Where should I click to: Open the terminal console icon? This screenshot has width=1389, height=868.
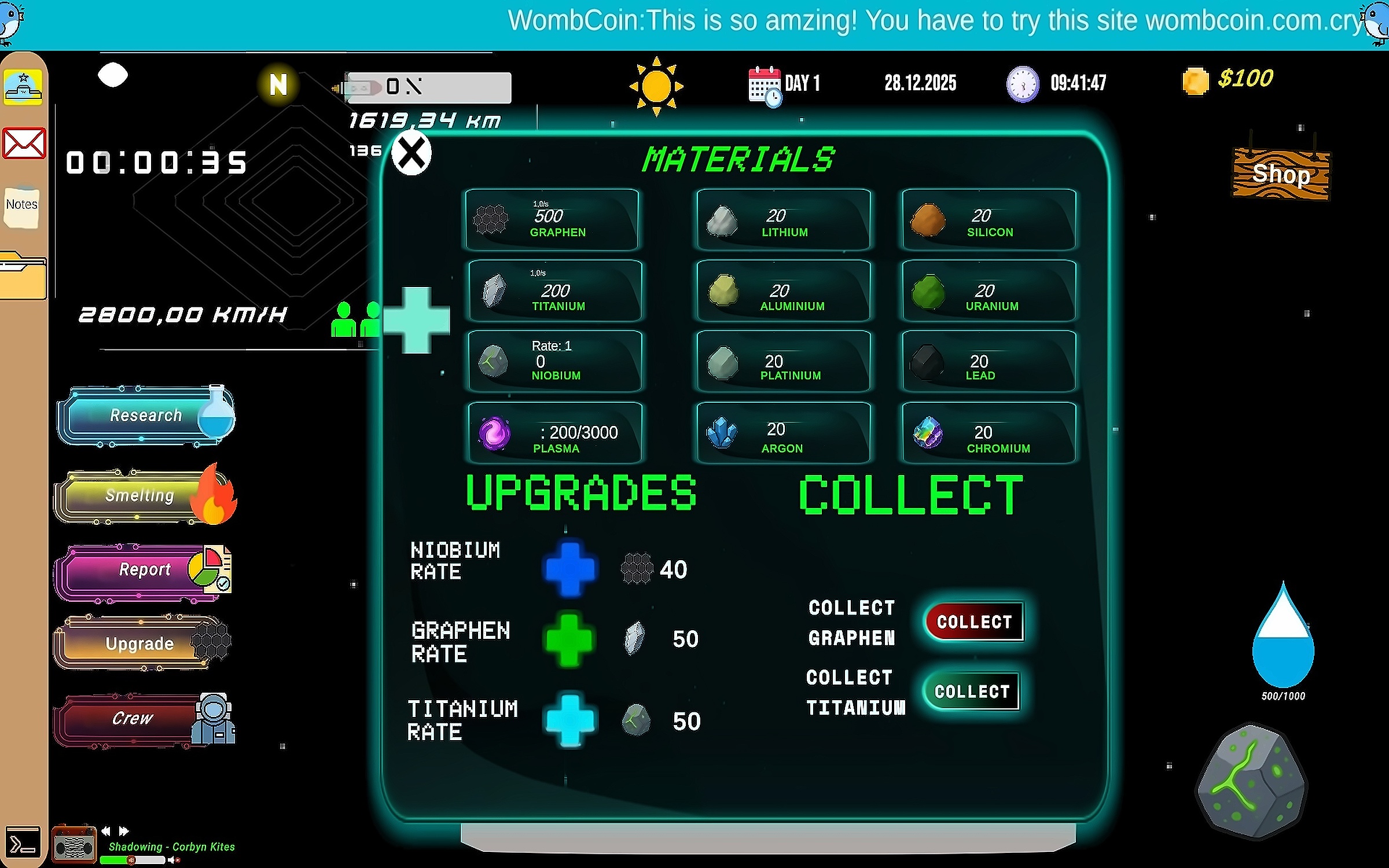point(23,844)
